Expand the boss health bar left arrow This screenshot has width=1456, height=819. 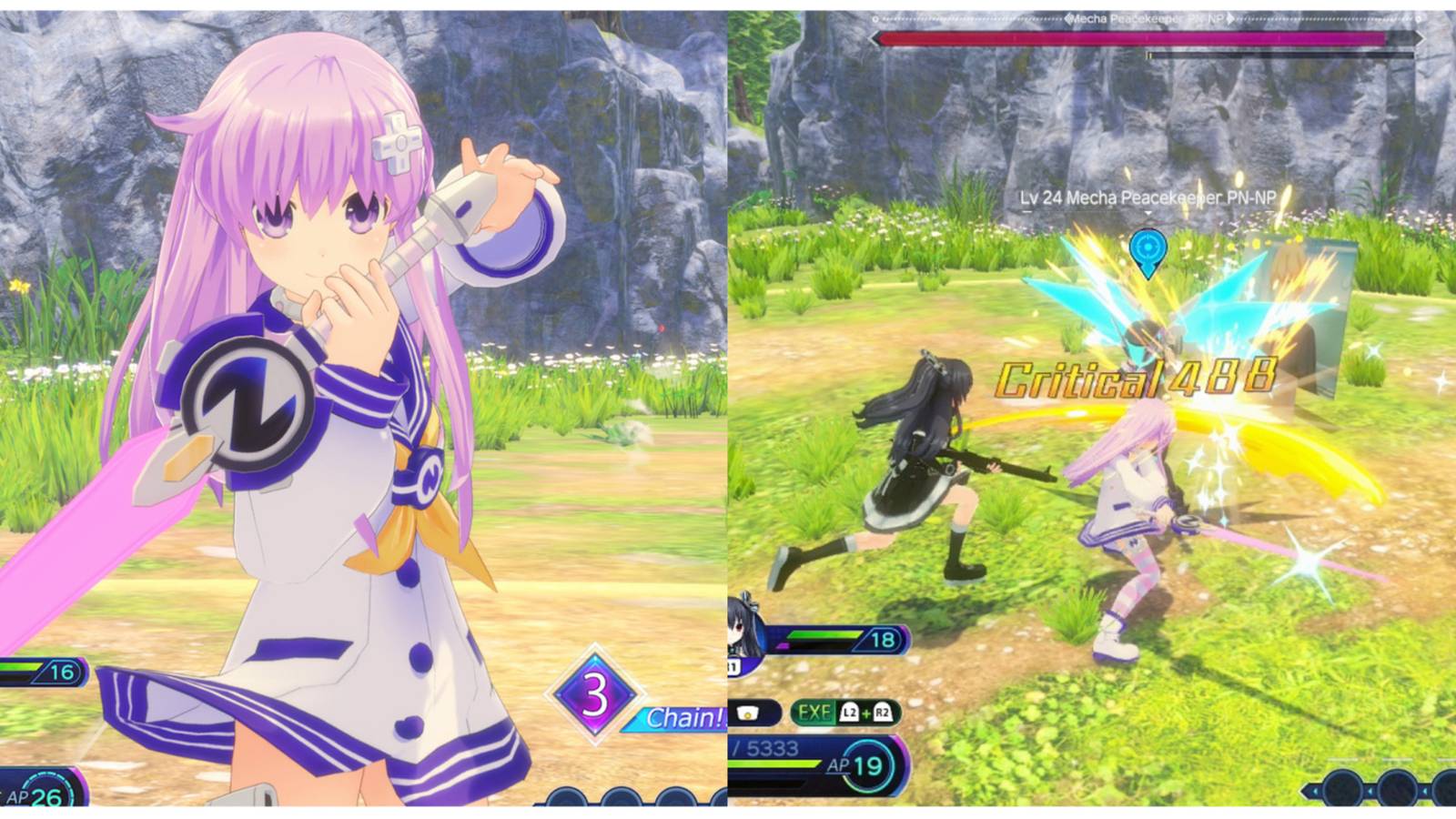pyautogui.click(x=873, y=37)
